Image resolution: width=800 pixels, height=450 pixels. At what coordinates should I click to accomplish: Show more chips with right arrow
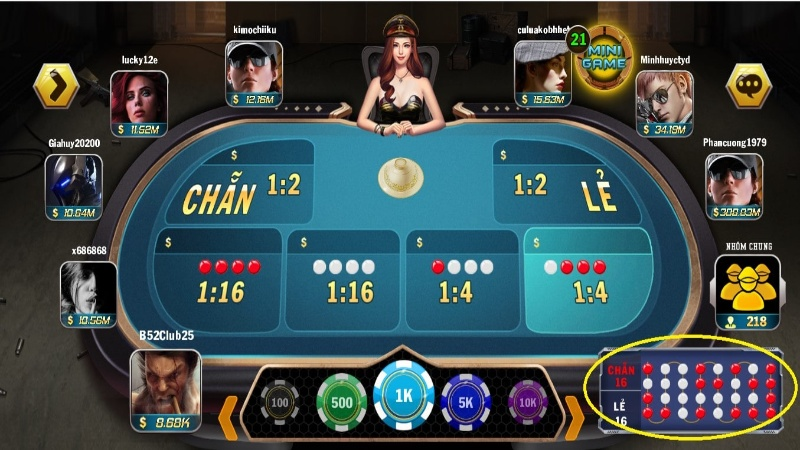[x=576, y=412]
